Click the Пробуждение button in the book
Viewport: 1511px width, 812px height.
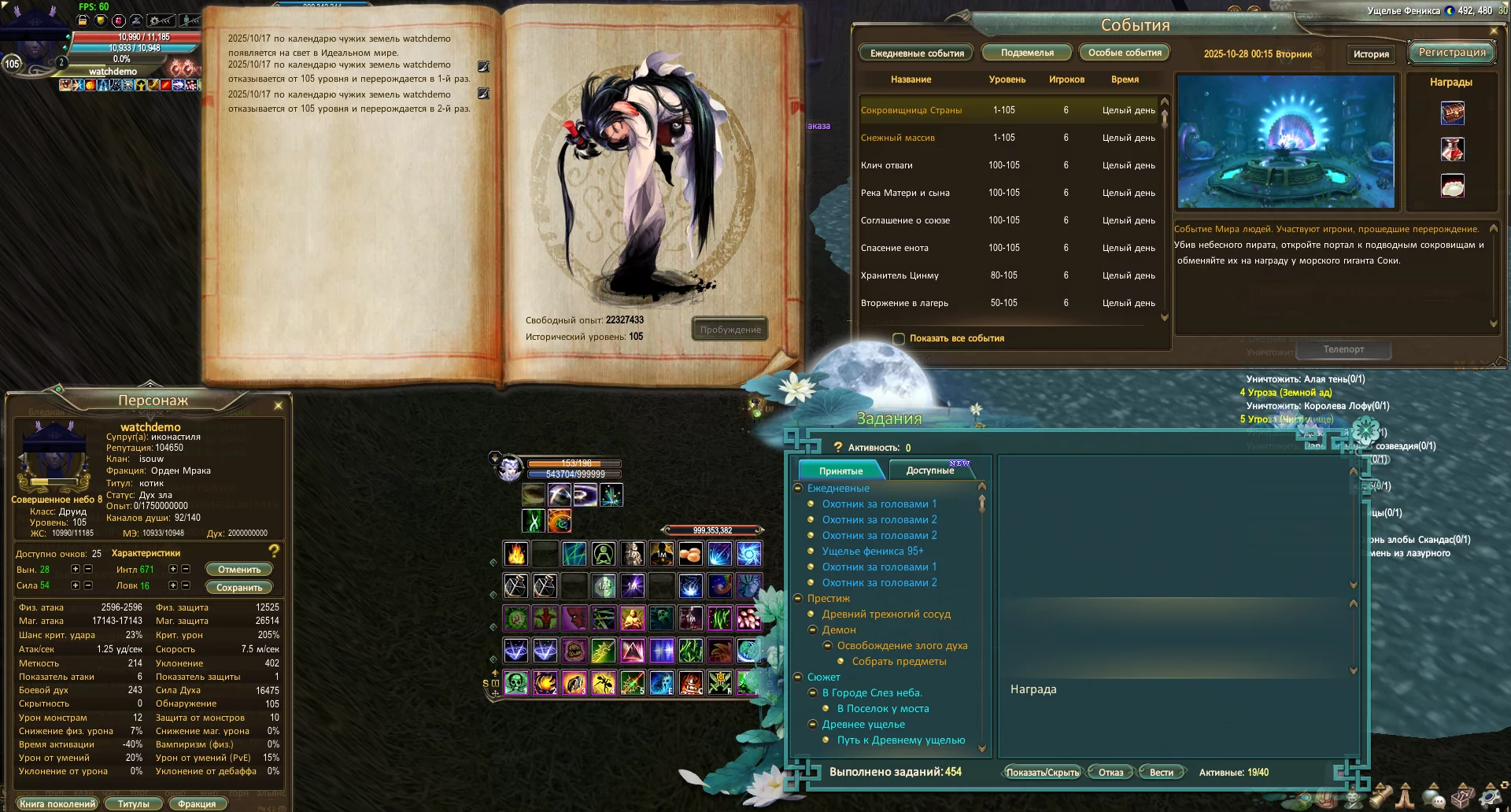point(730,330)
